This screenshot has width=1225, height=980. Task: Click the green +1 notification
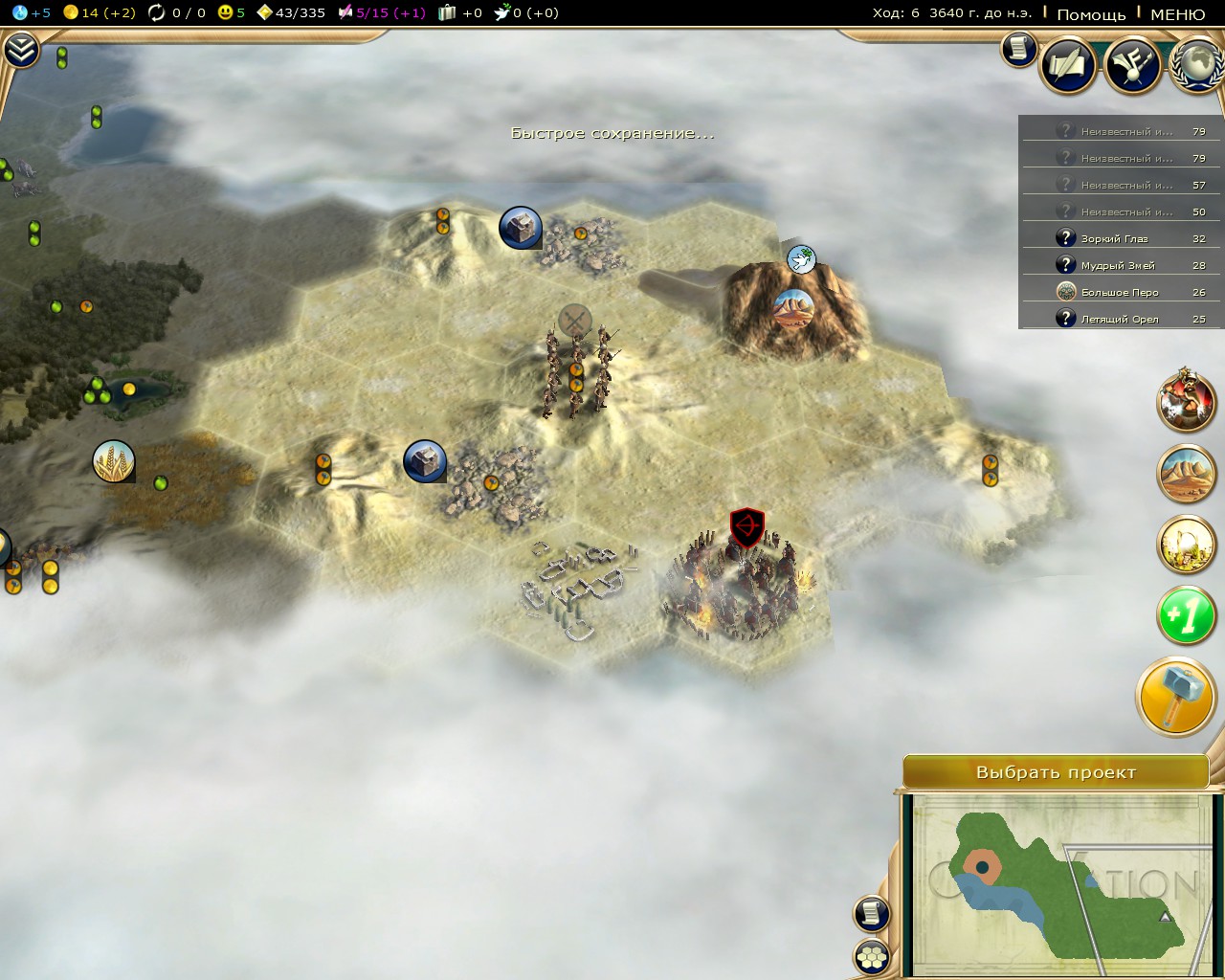1186,615
